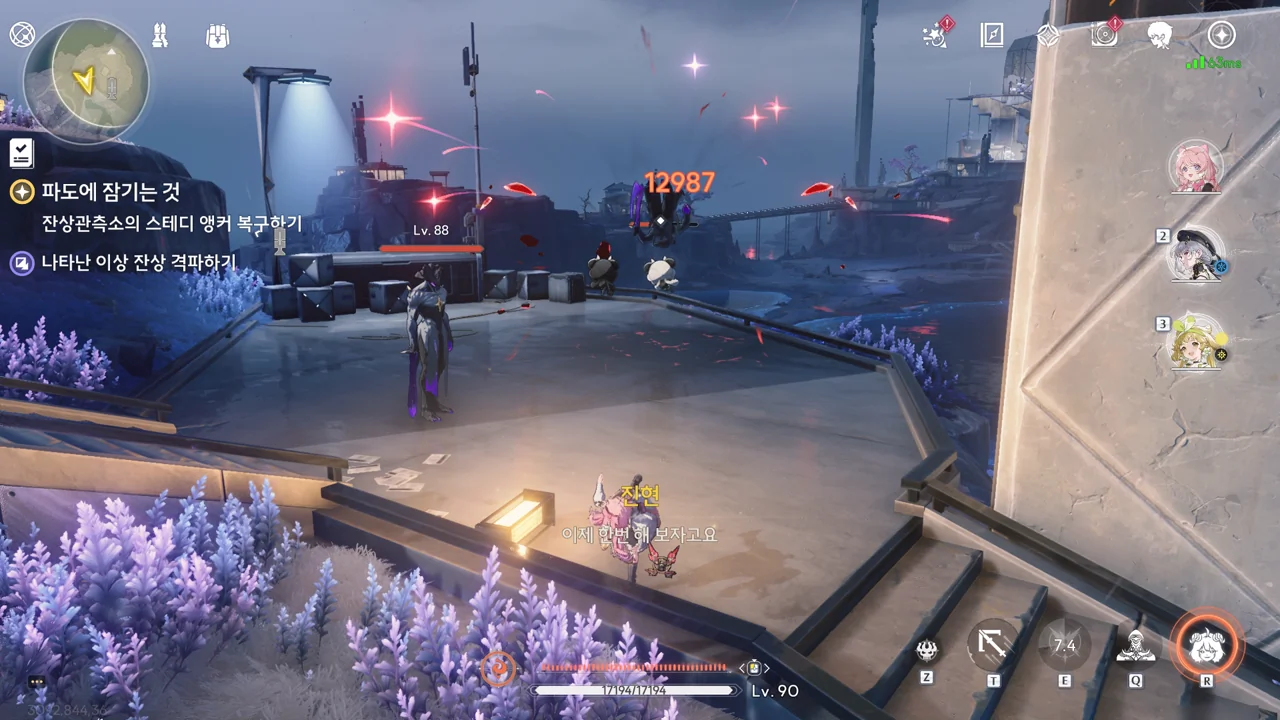Viewport: 1280px width, 720px height.
Task: Switch to the blonde flower-crowned party member
Action: tap(1196, 342)
